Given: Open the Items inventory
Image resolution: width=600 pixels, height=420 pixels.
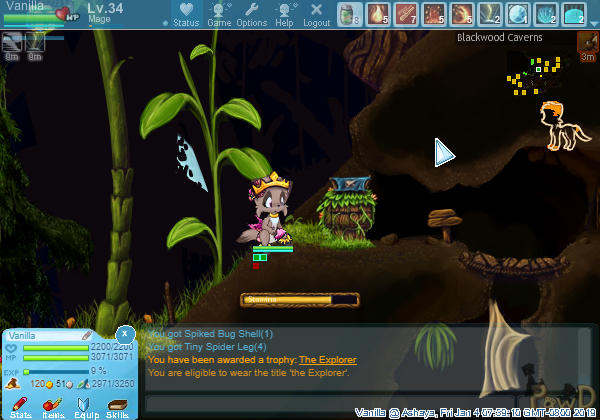Looking at the screenshot, I should click(53, 405).
